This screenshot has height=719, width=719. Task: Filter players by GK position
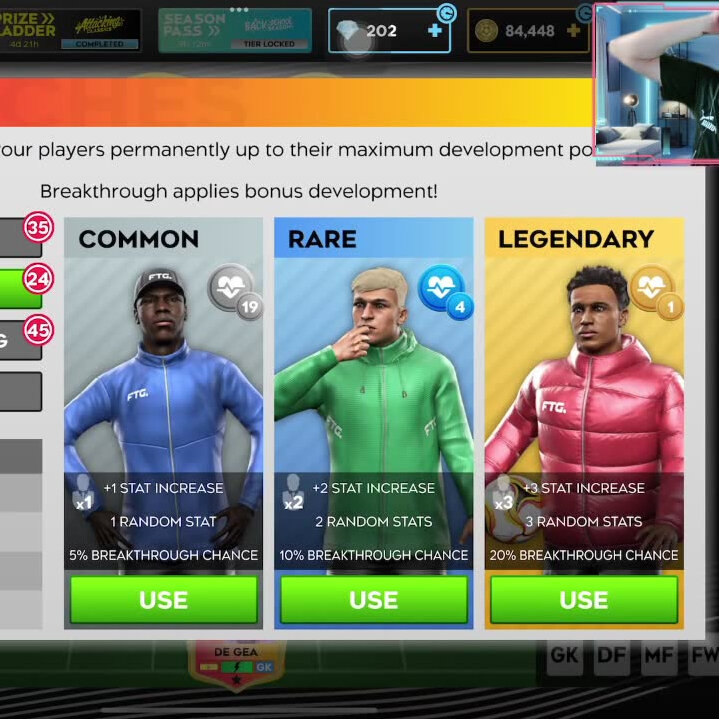565,656
